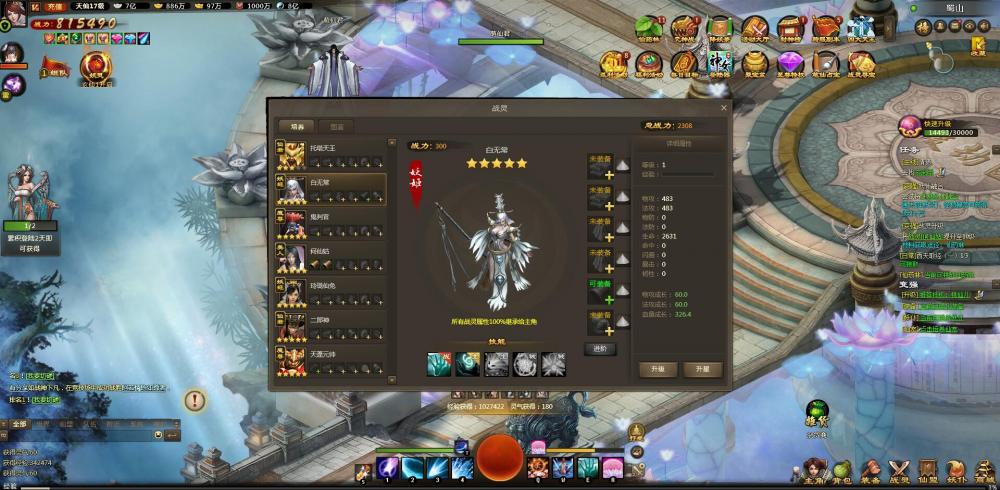Open the 装备 equipment menu
The width and height of the screenshot is (1000, 490).
[x=870, y=469]
